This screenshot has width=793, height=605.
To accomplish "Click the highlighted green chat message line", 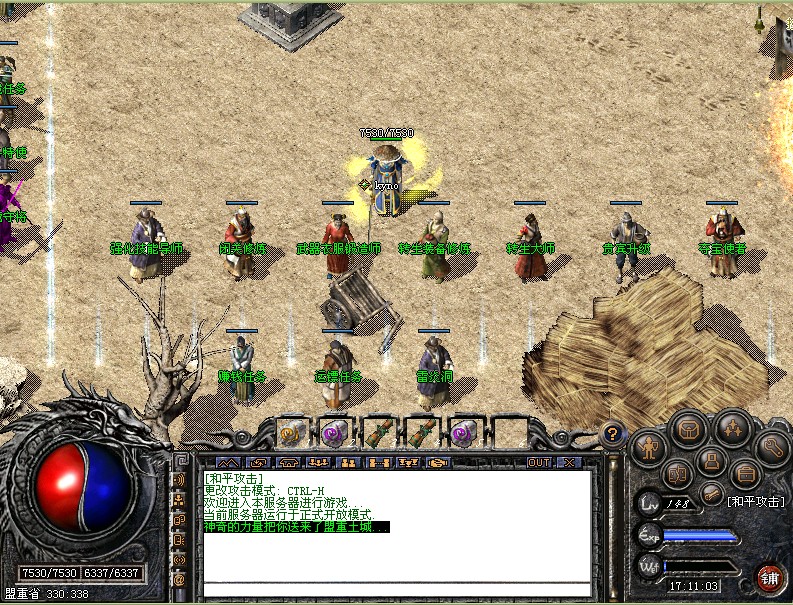I will point(296,527).
